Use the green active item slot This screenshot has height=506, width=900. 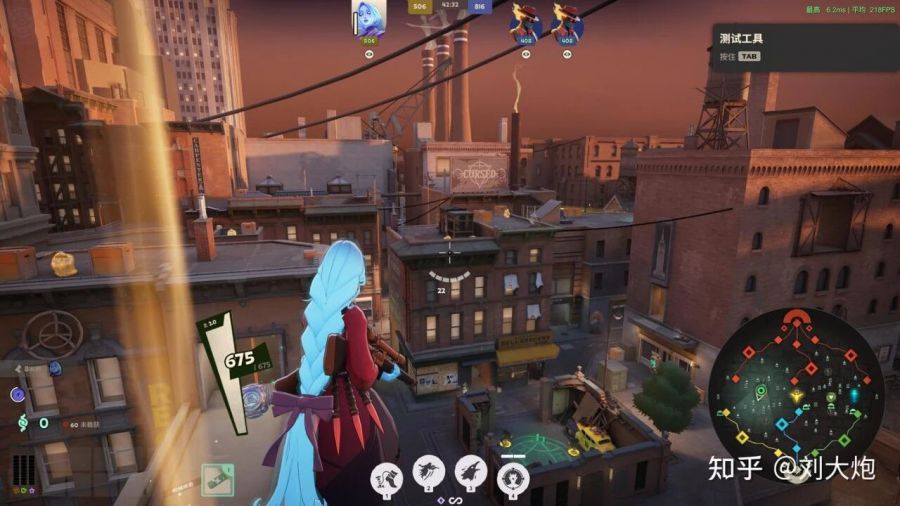217,479
